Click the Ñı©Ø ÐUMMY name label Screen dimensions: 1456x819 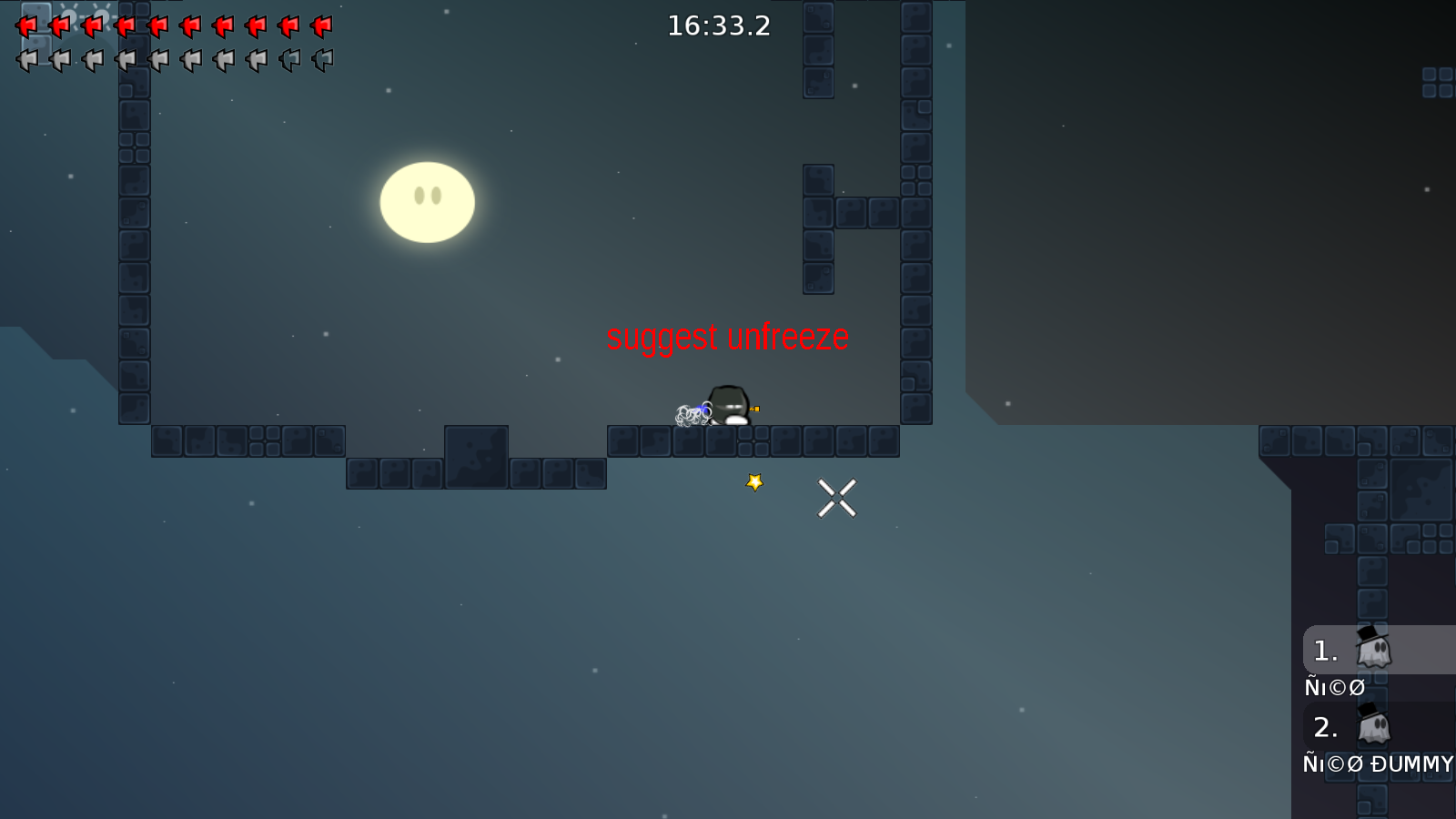coord(1379,764)
